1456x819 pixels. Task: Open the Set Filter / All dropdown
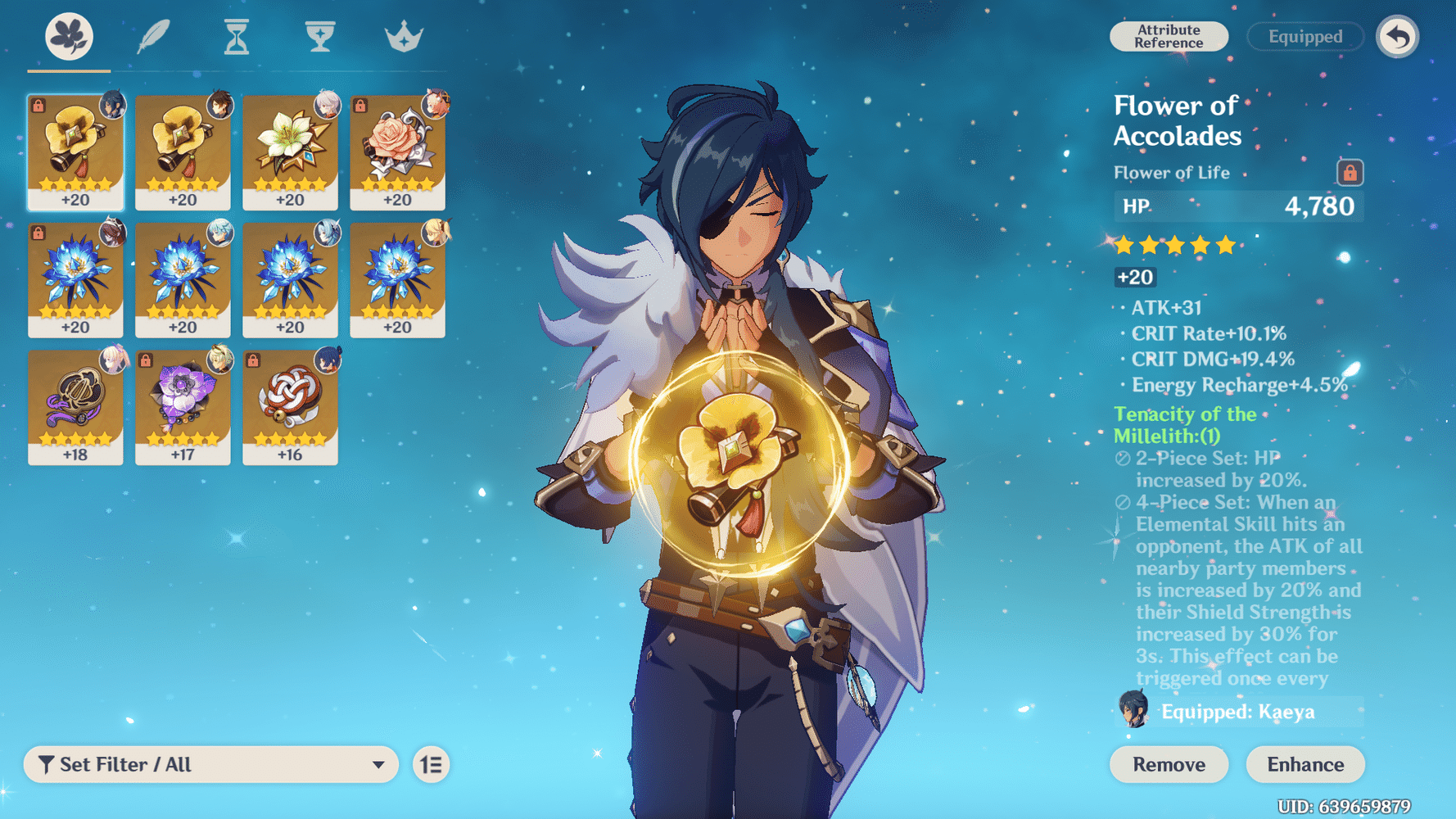(x=211, y=764)
